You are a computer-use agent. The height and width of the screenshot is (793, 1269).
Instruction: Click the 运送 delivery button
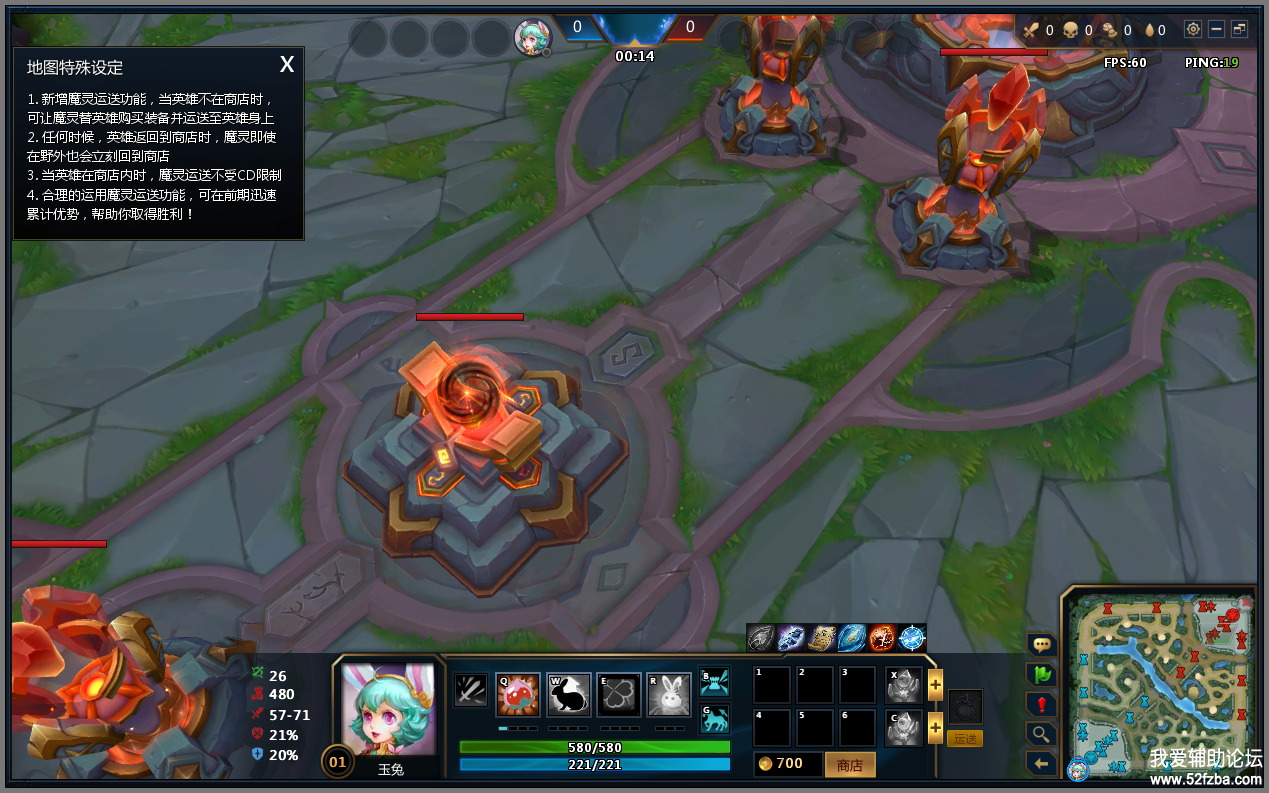click(x=965, y=738)
